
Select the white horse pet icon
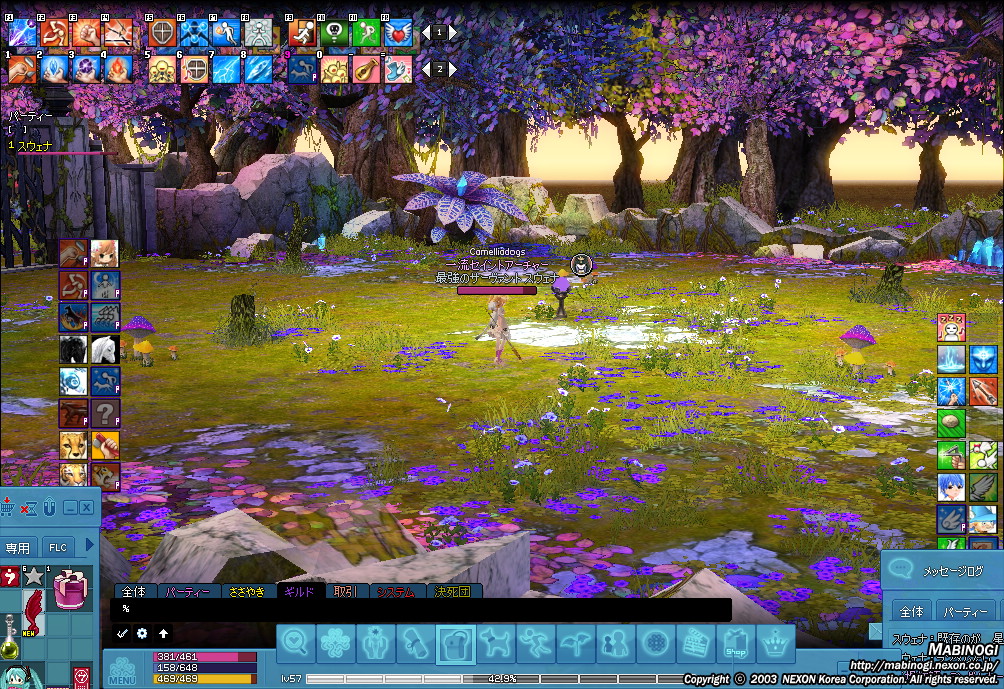105,349
